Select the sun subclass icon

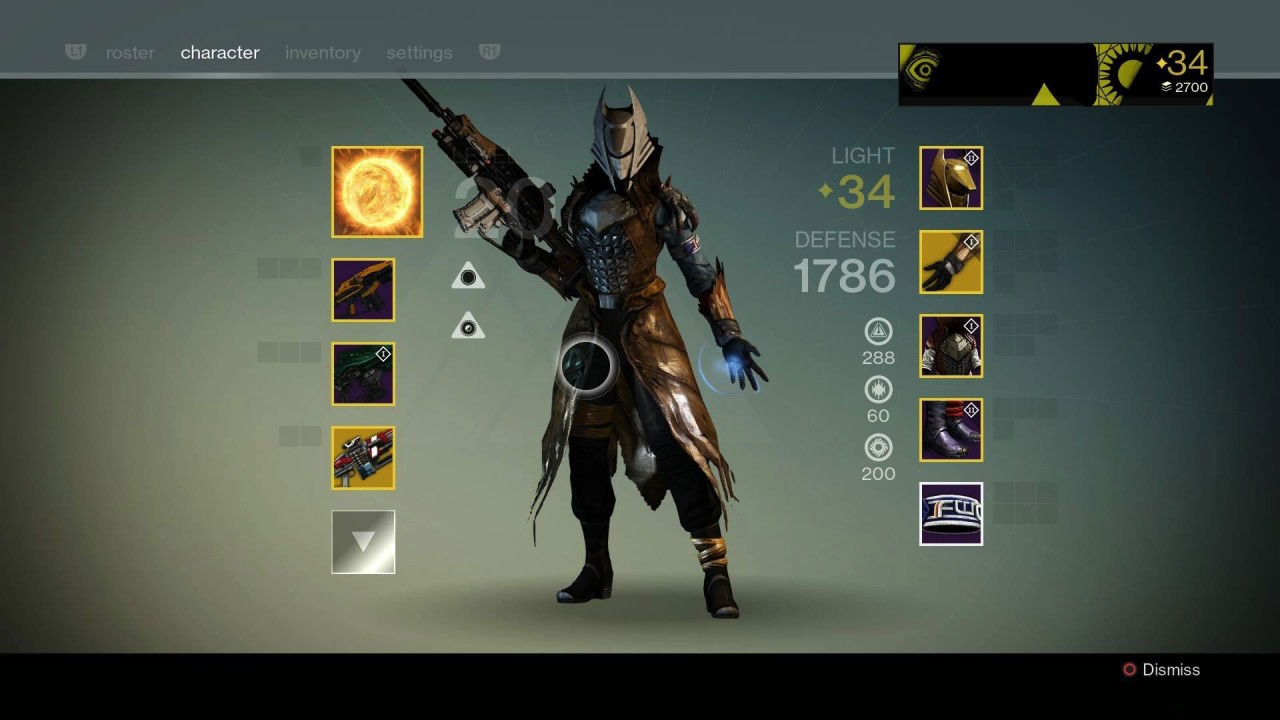coord(377,192)
